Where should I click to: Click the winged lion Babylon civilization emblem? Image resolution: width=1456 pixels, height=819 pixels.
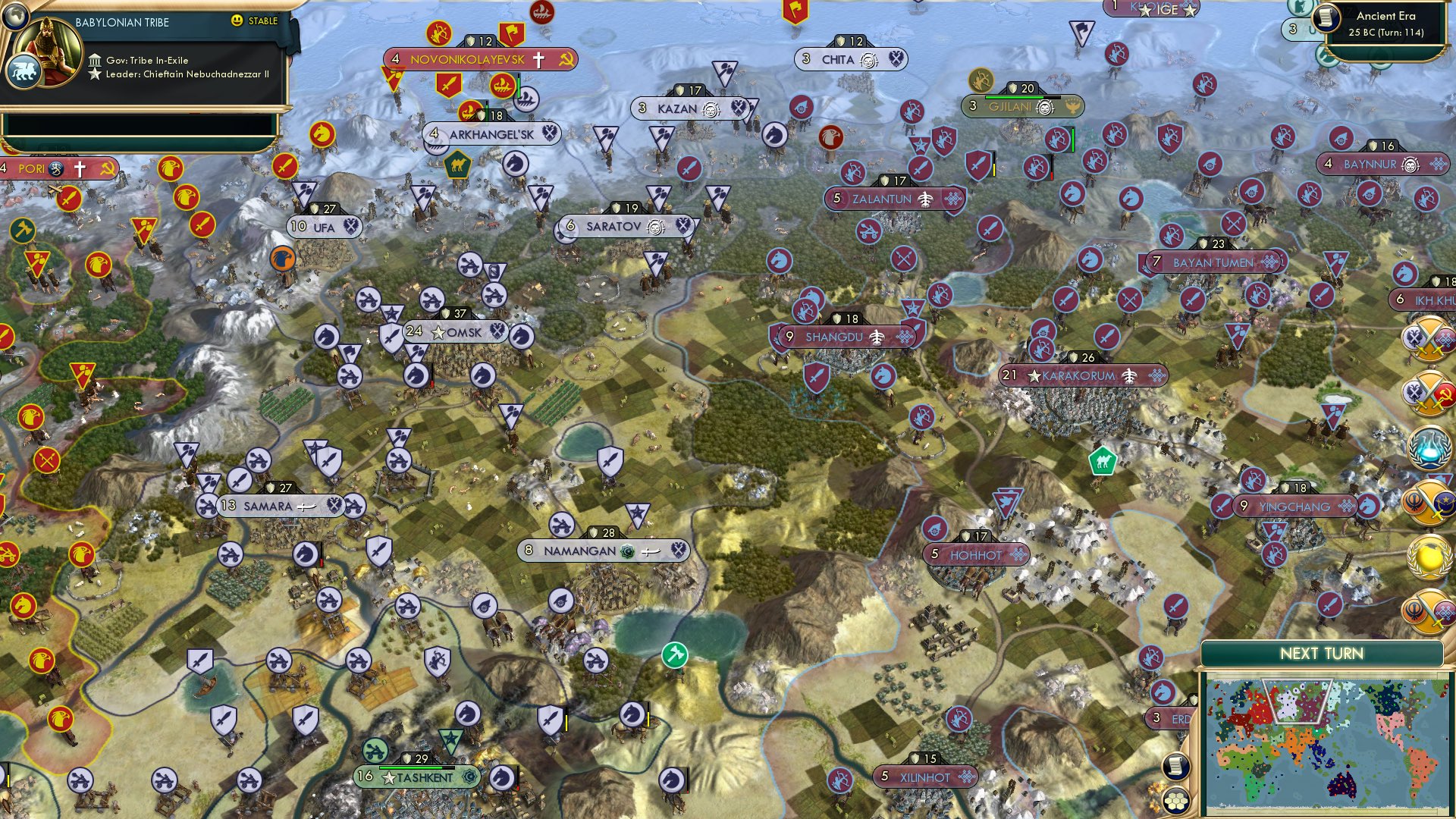tap(24, 71)
